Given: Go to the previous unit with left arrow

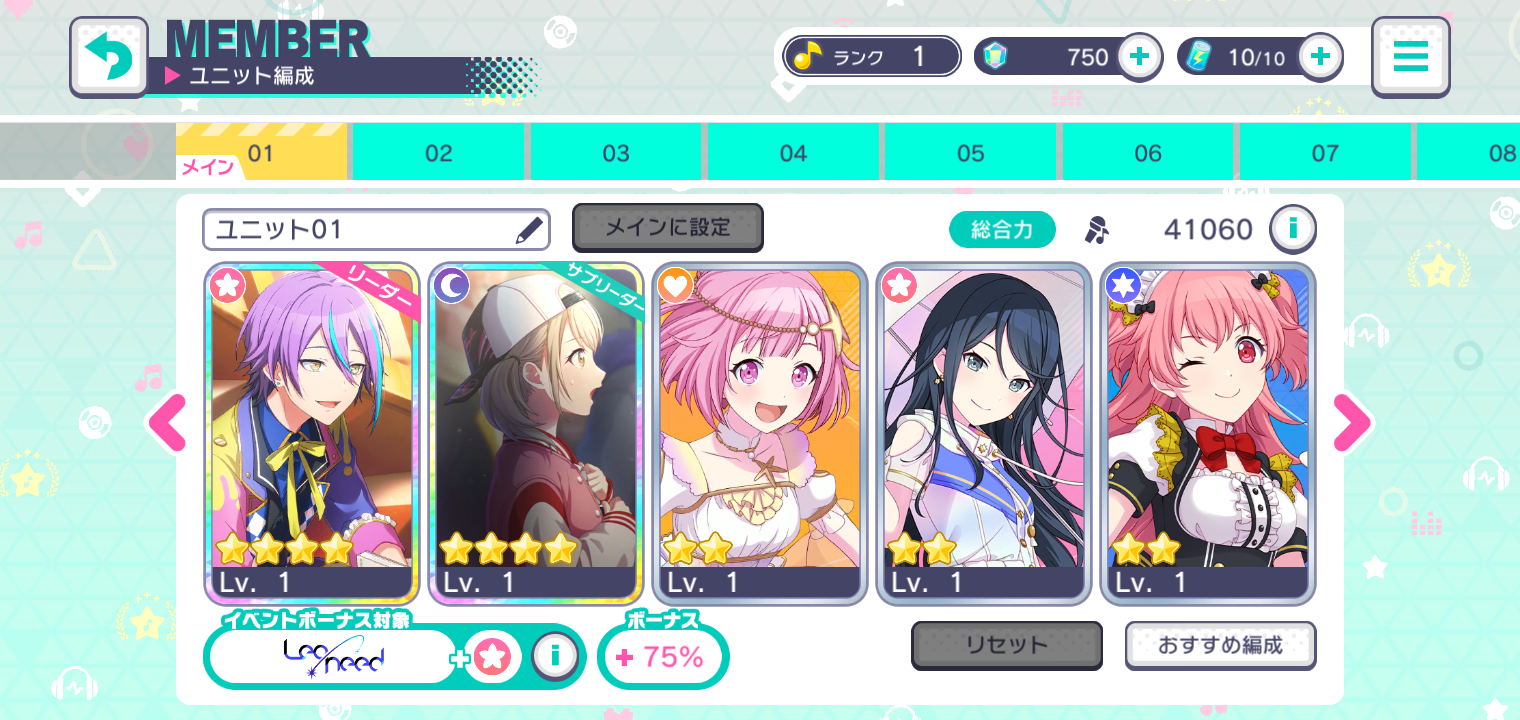Looking at the screenshot, I should [x=167, y=424].
